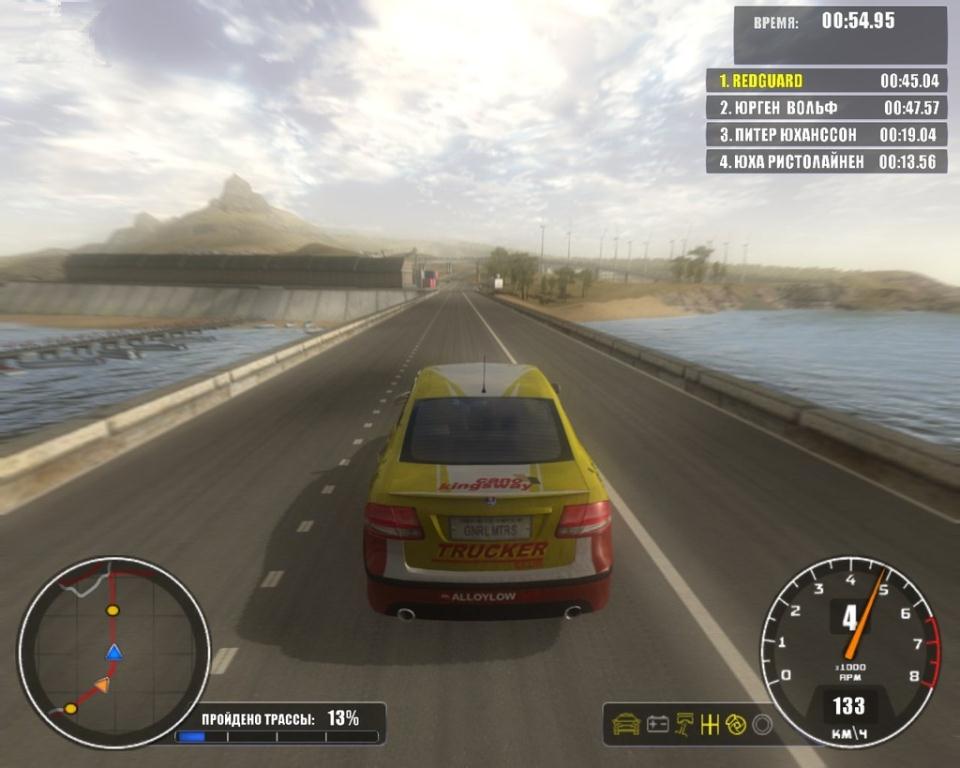Click the car body damage icon
The width and height of the screenshot is (960, 768).
pos(626,724)
